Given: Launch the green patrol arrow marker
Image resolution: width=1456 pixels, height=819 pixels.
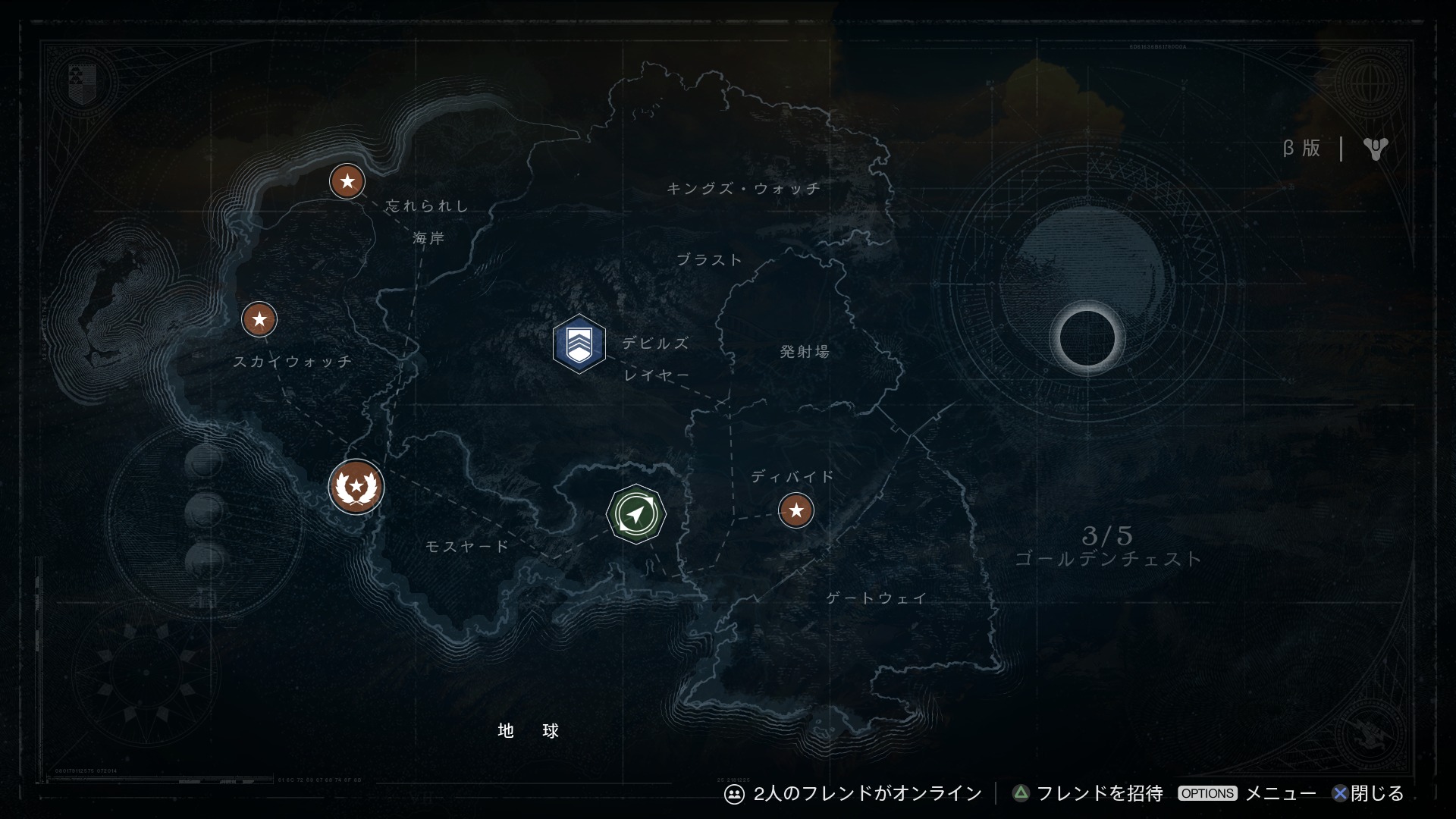Looking at the screenshot, I should pos(636,514).
